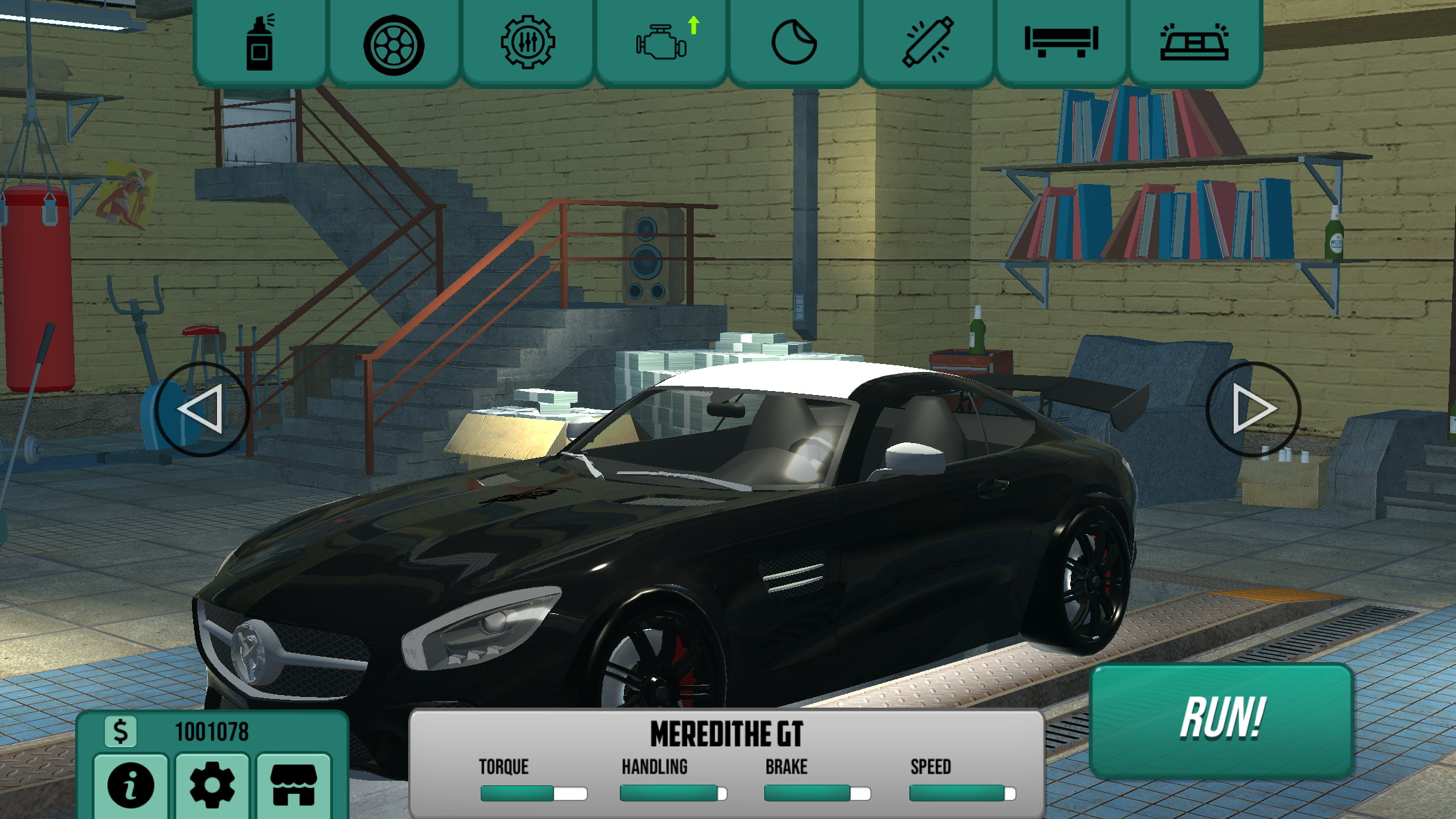Open the info button

point(131,785)
